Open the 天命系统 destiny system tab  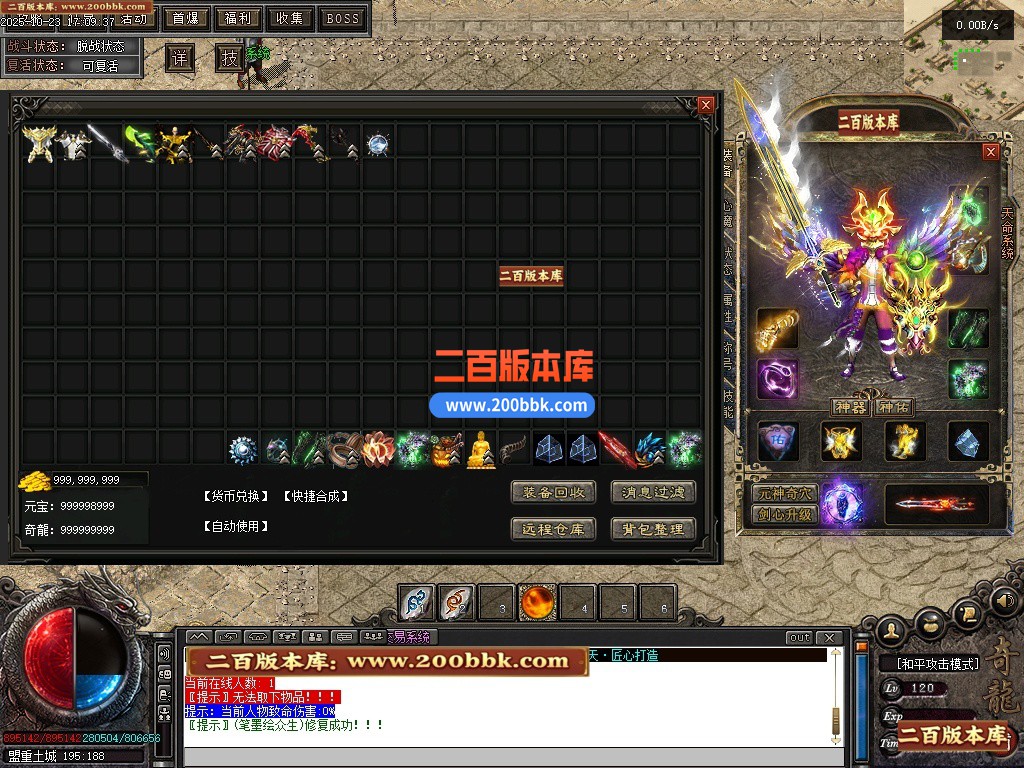1007,233
